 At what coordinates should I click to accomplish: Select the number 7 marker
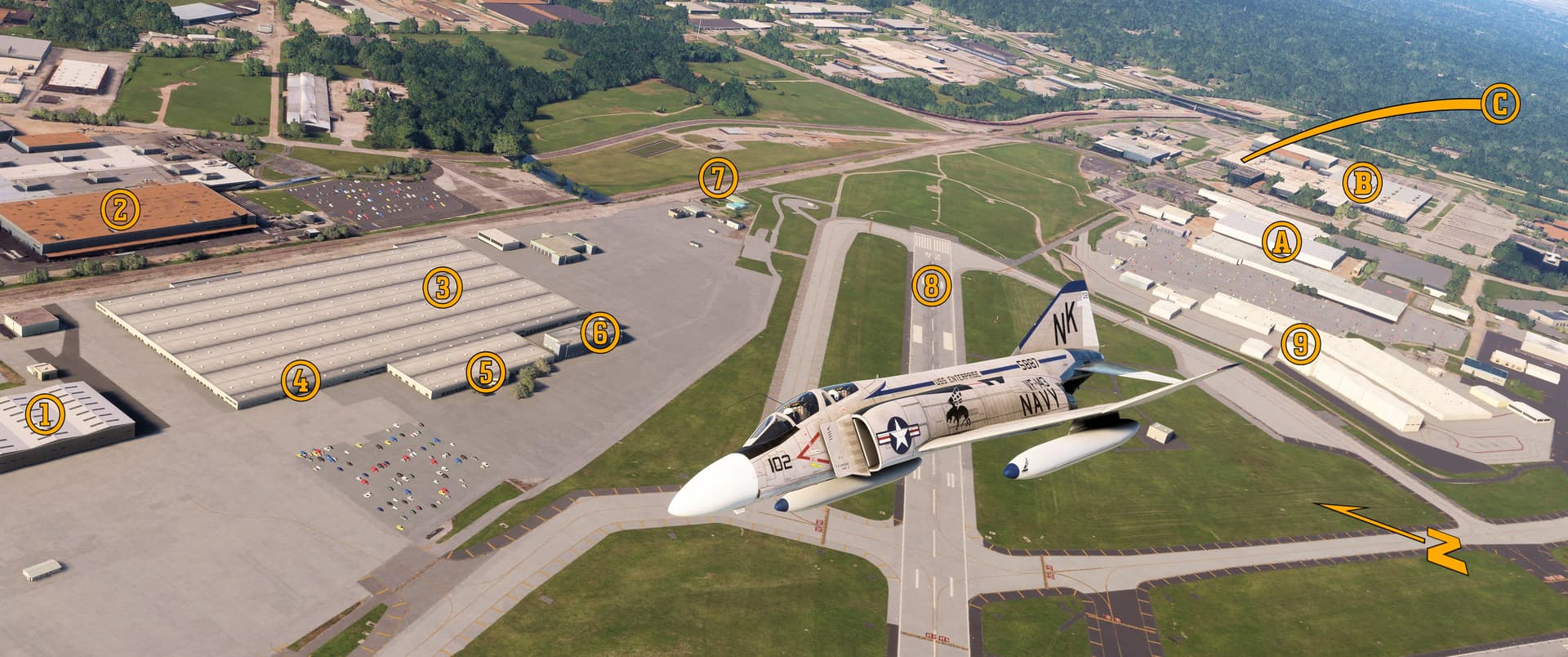(x=718, y=178)
